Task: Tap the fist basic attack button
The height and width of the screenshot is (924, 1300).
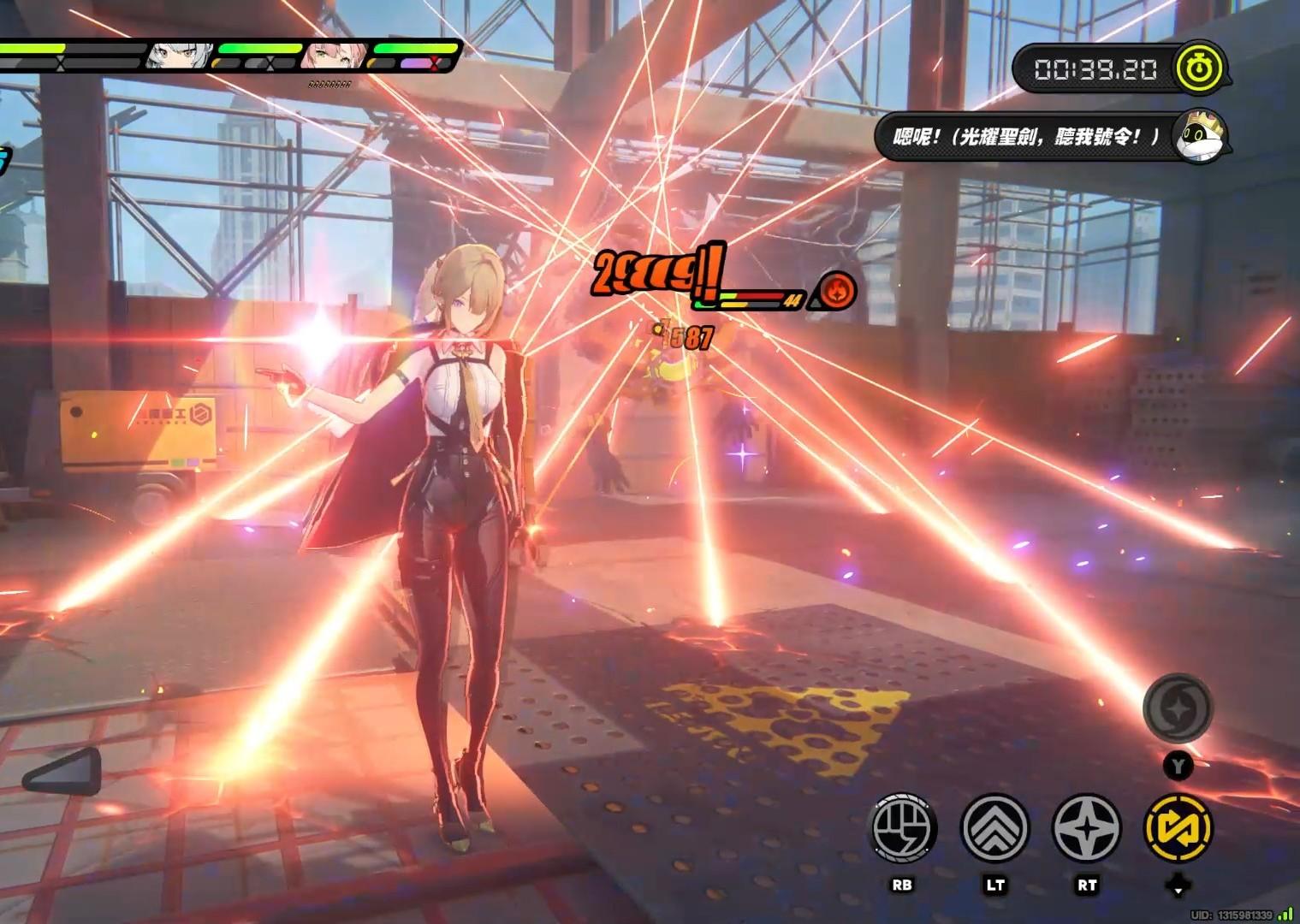Action: (x=903, y=827)
